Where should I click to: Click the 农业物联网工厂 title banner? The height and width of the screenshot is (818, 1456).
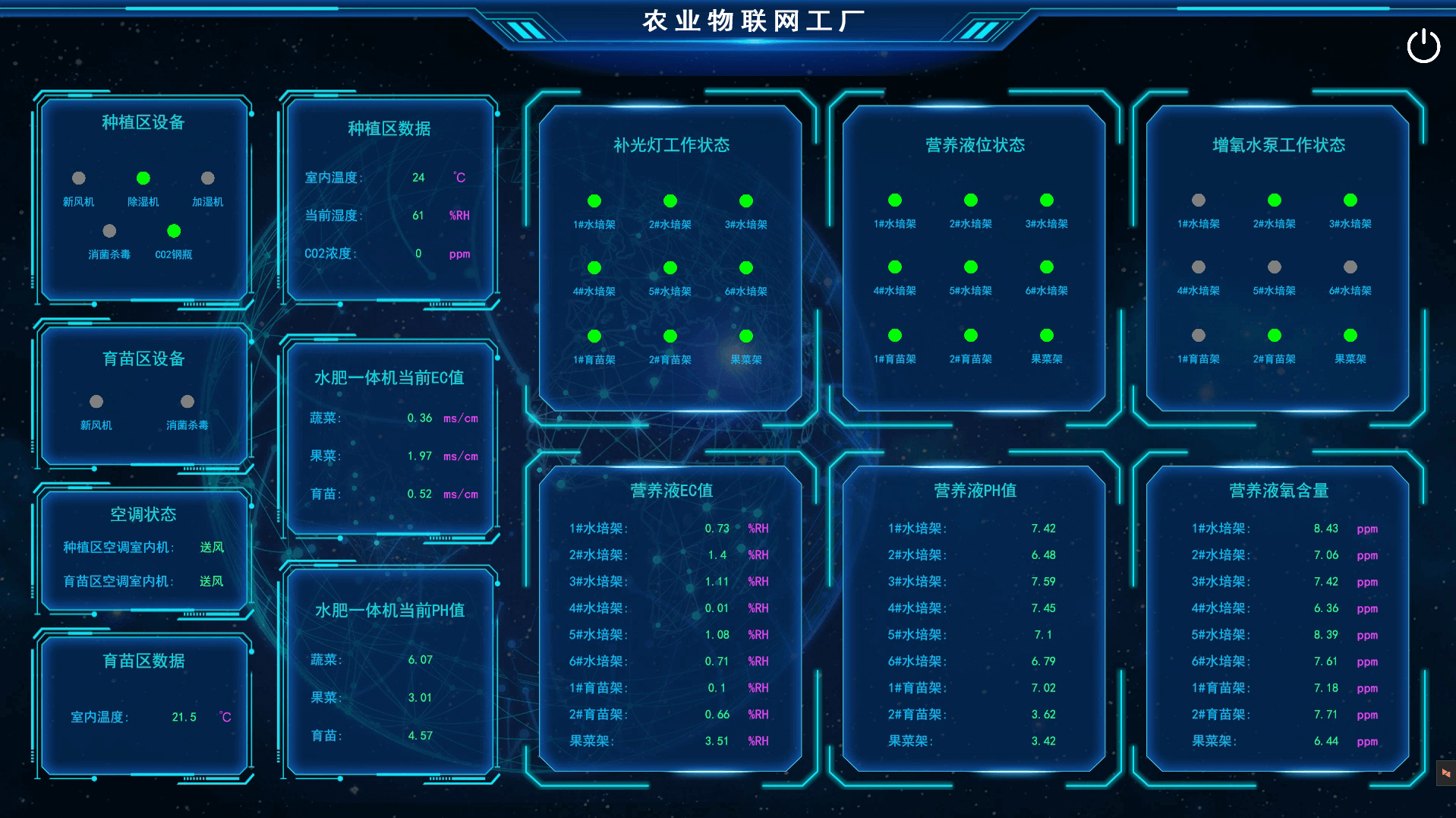point(753,21)
